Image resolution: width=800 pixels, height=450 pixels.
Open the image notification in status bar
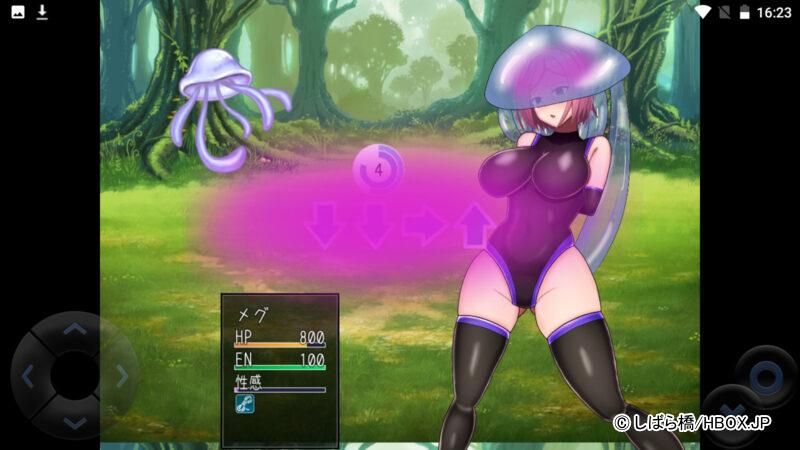17,12
